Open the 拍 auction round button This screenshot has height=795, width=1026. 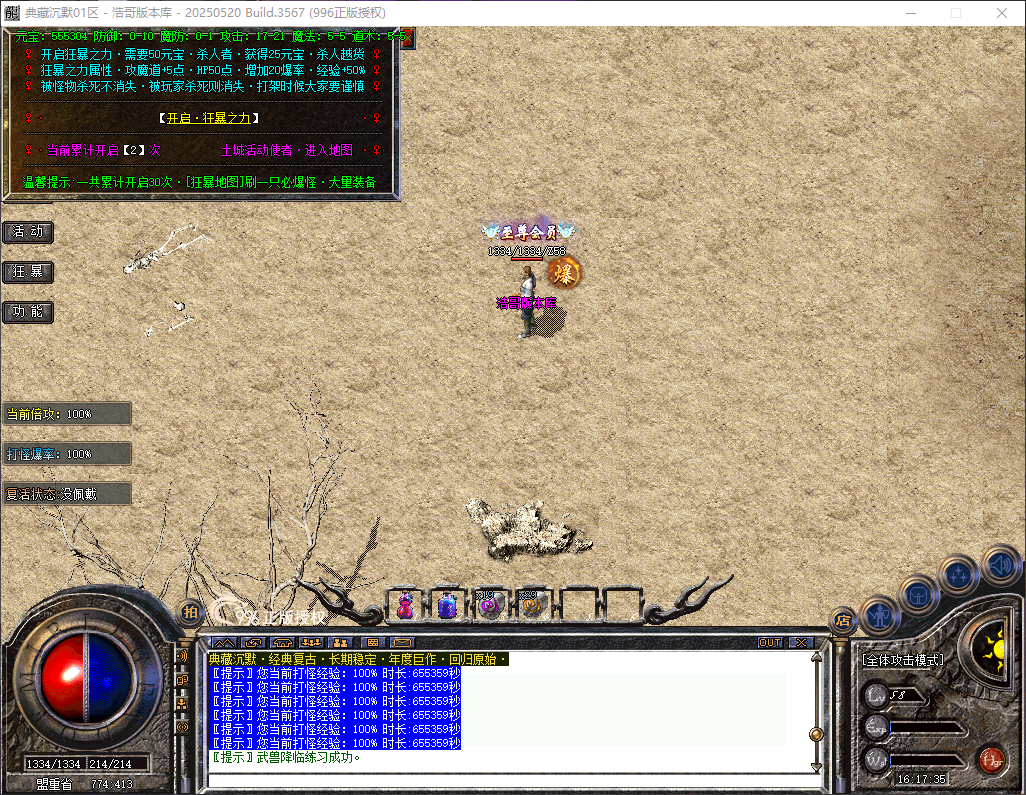pyautogui.click(x=190, y=612)
